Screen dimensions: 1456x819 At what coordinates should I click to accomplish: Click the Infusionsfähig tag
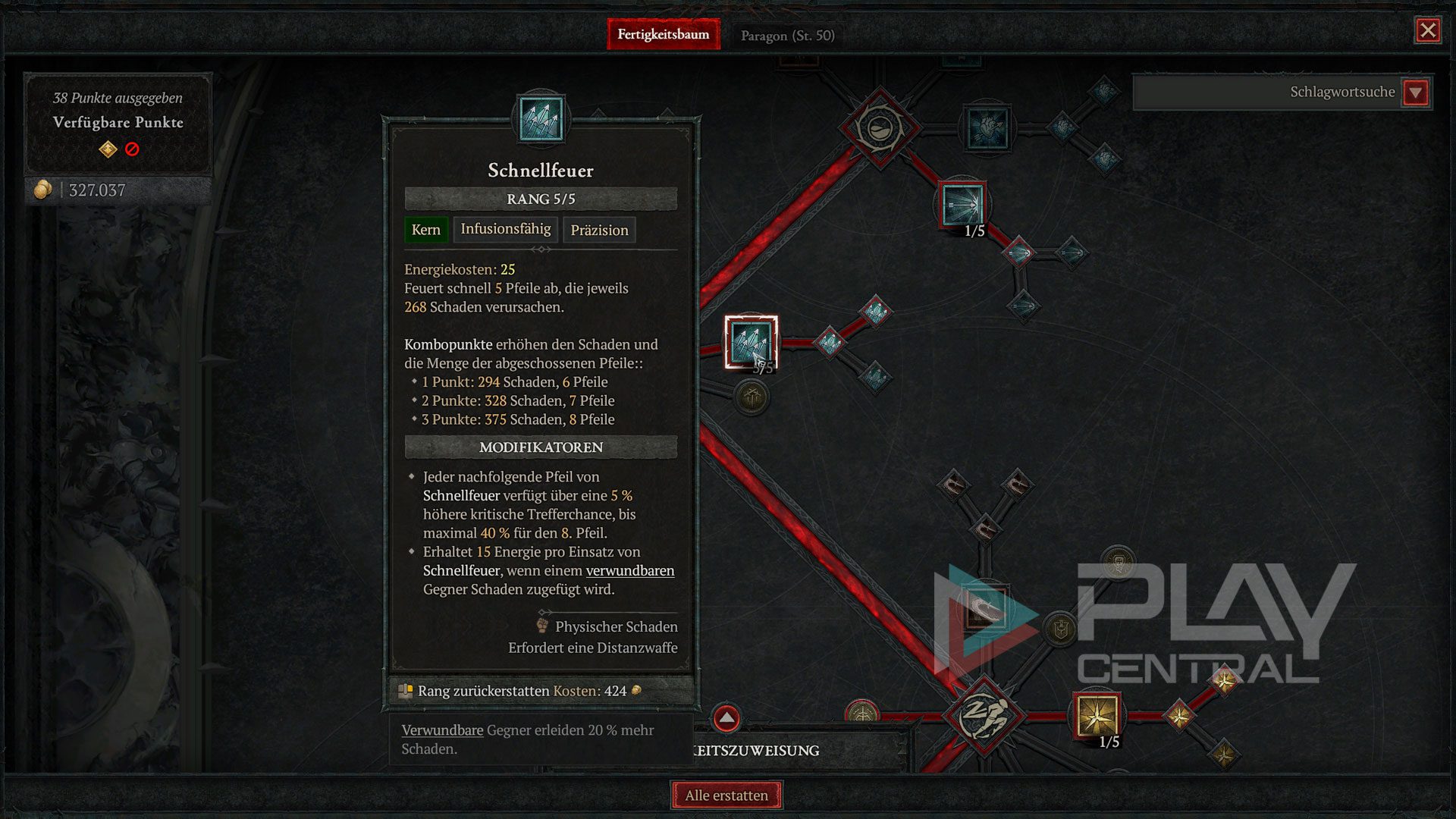click(506, 229)
